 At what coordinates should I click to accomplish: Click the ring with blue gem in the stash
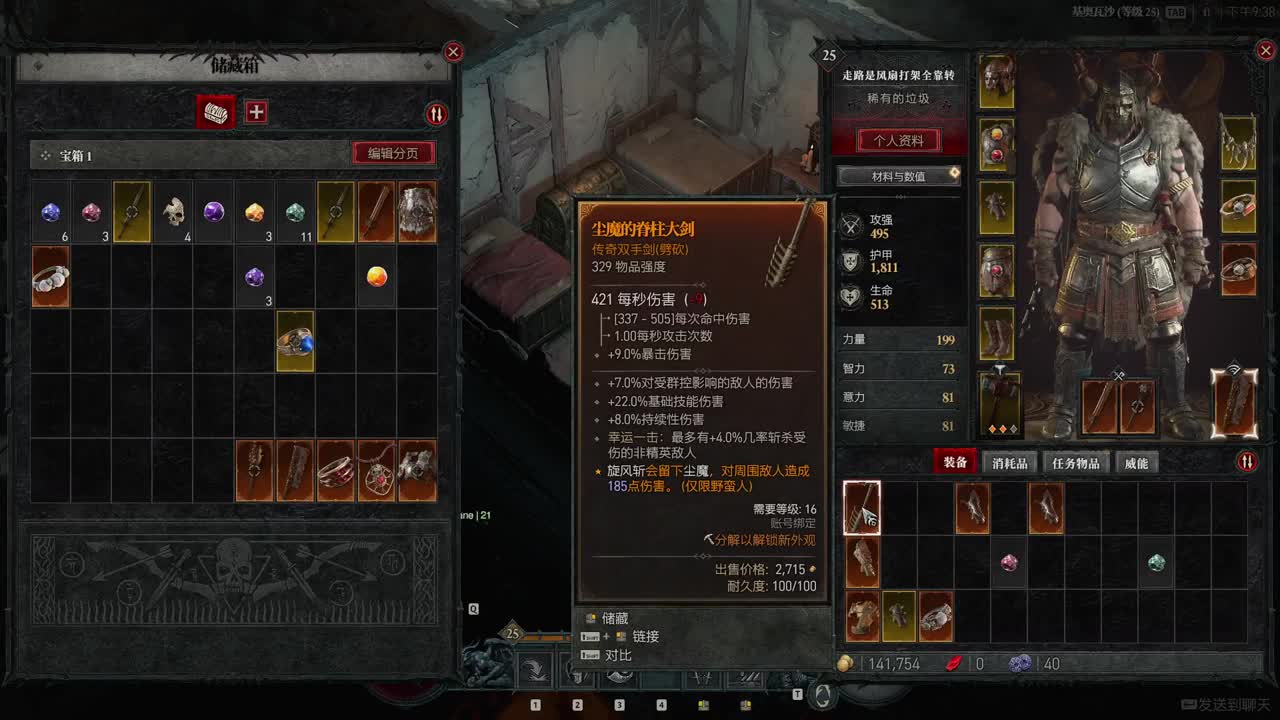pos(295,343)
